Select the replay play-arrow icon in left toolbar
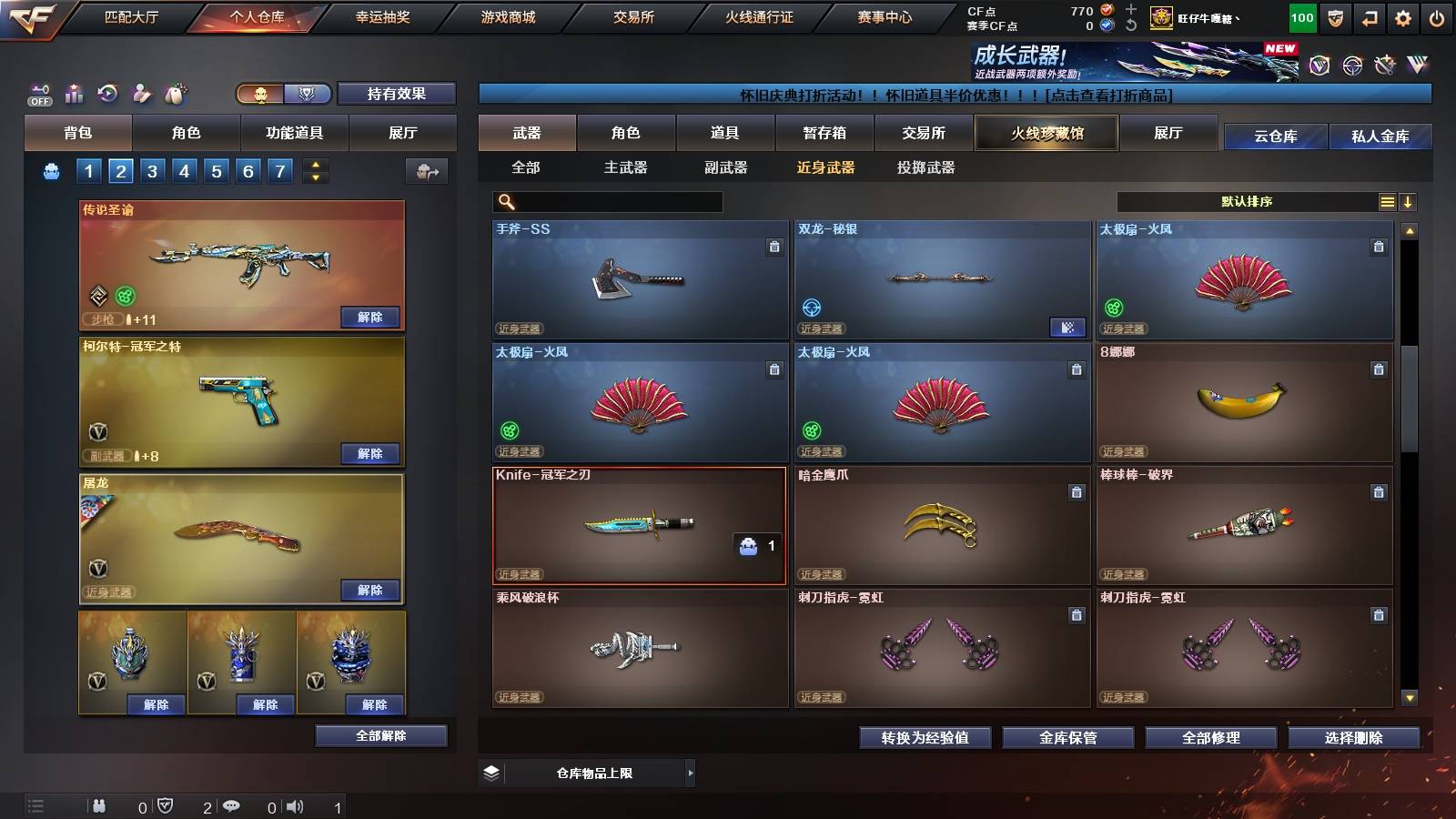The height and width of the screenshot is (819, 1456). coord(107,93)
